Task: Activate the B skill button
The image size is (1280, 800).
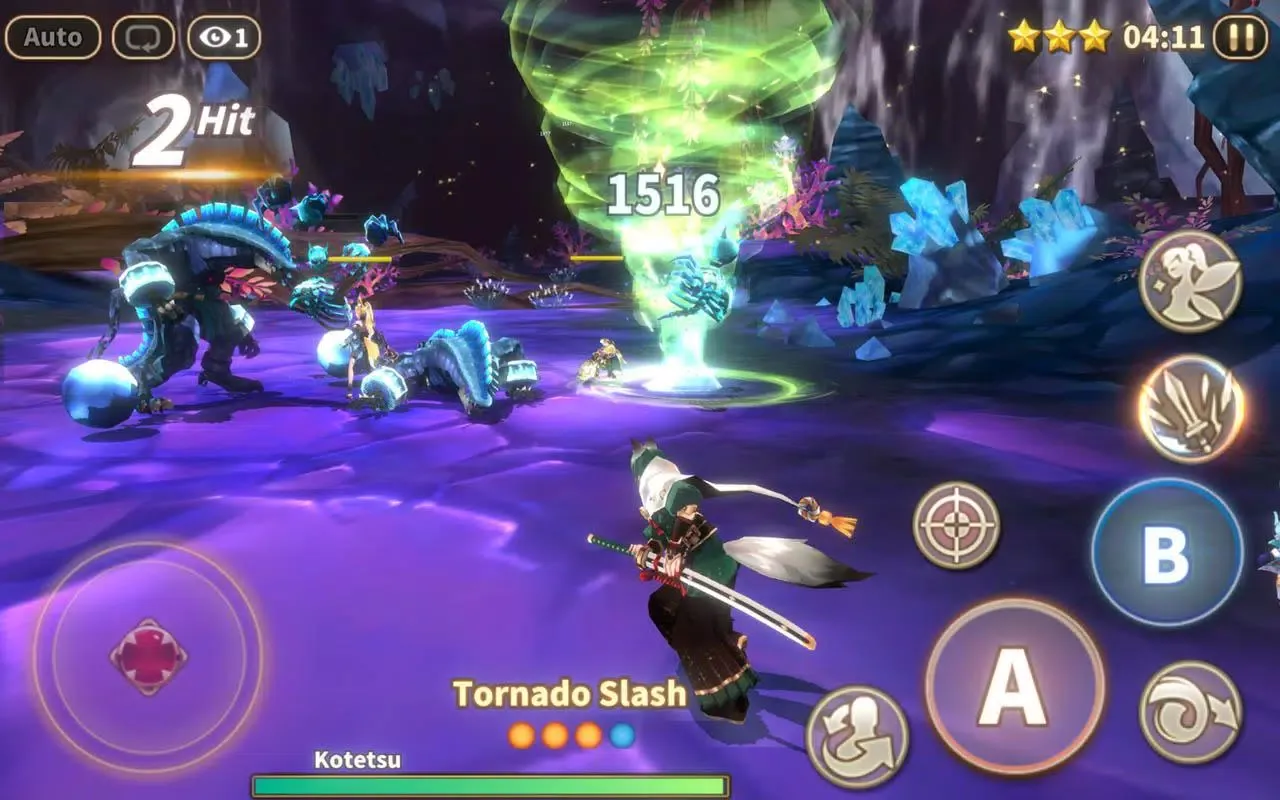Action: (x=1166, y=552)
